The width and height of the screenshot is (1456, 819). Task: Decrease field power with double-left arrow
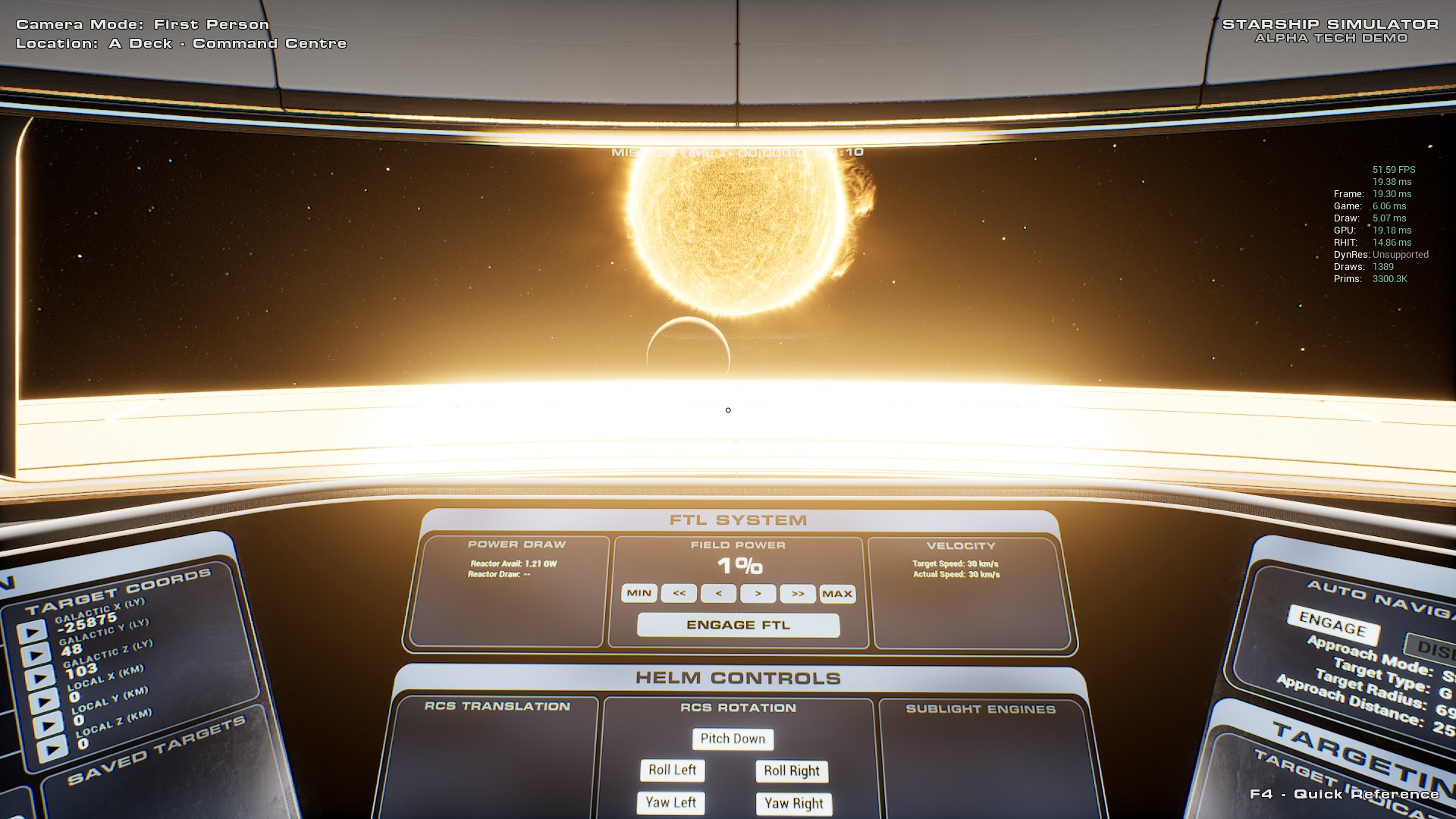click(679, 593)
